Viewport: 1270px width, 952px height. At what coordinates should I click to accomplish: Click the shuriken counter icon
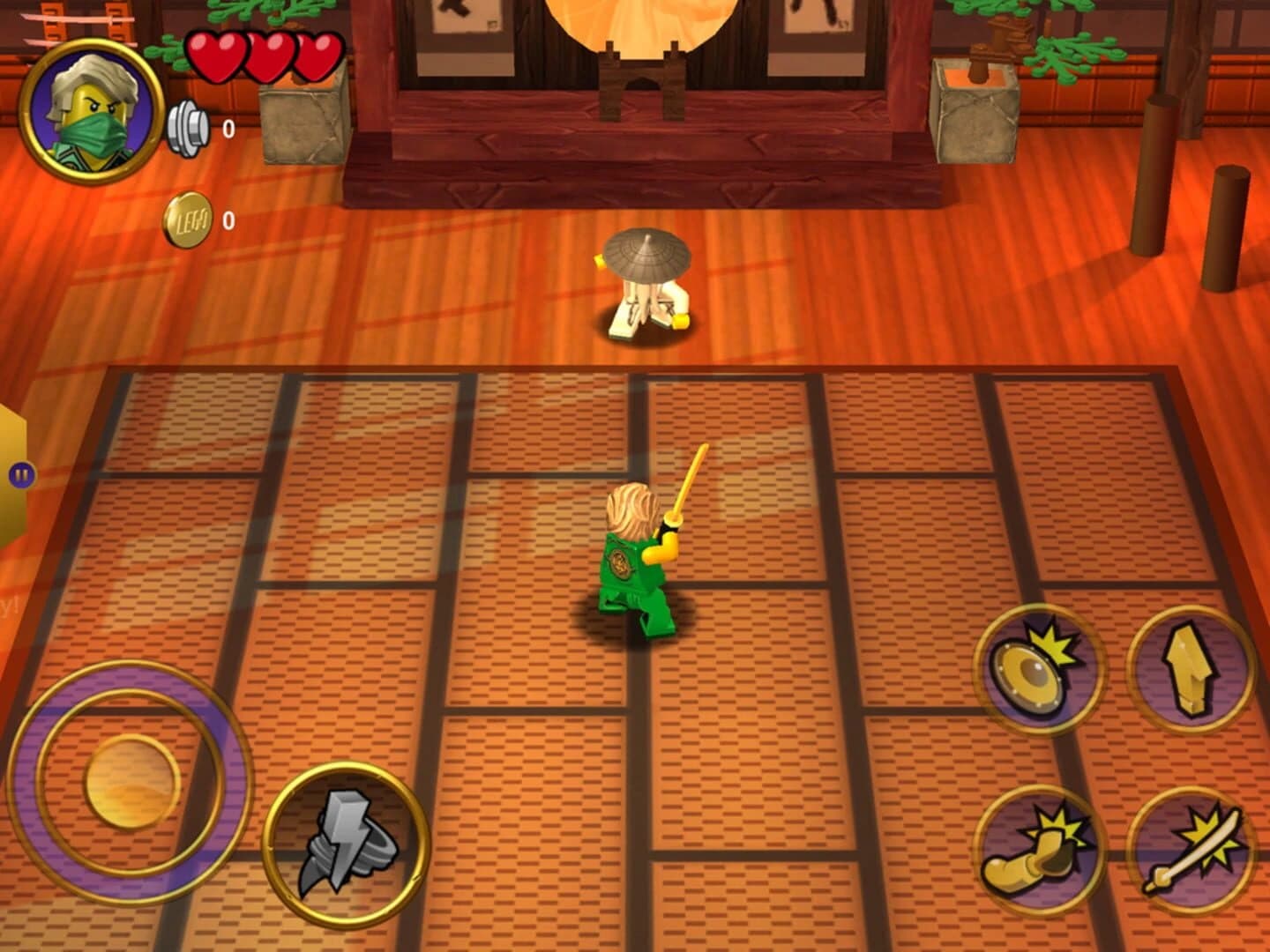click(187, 126)
